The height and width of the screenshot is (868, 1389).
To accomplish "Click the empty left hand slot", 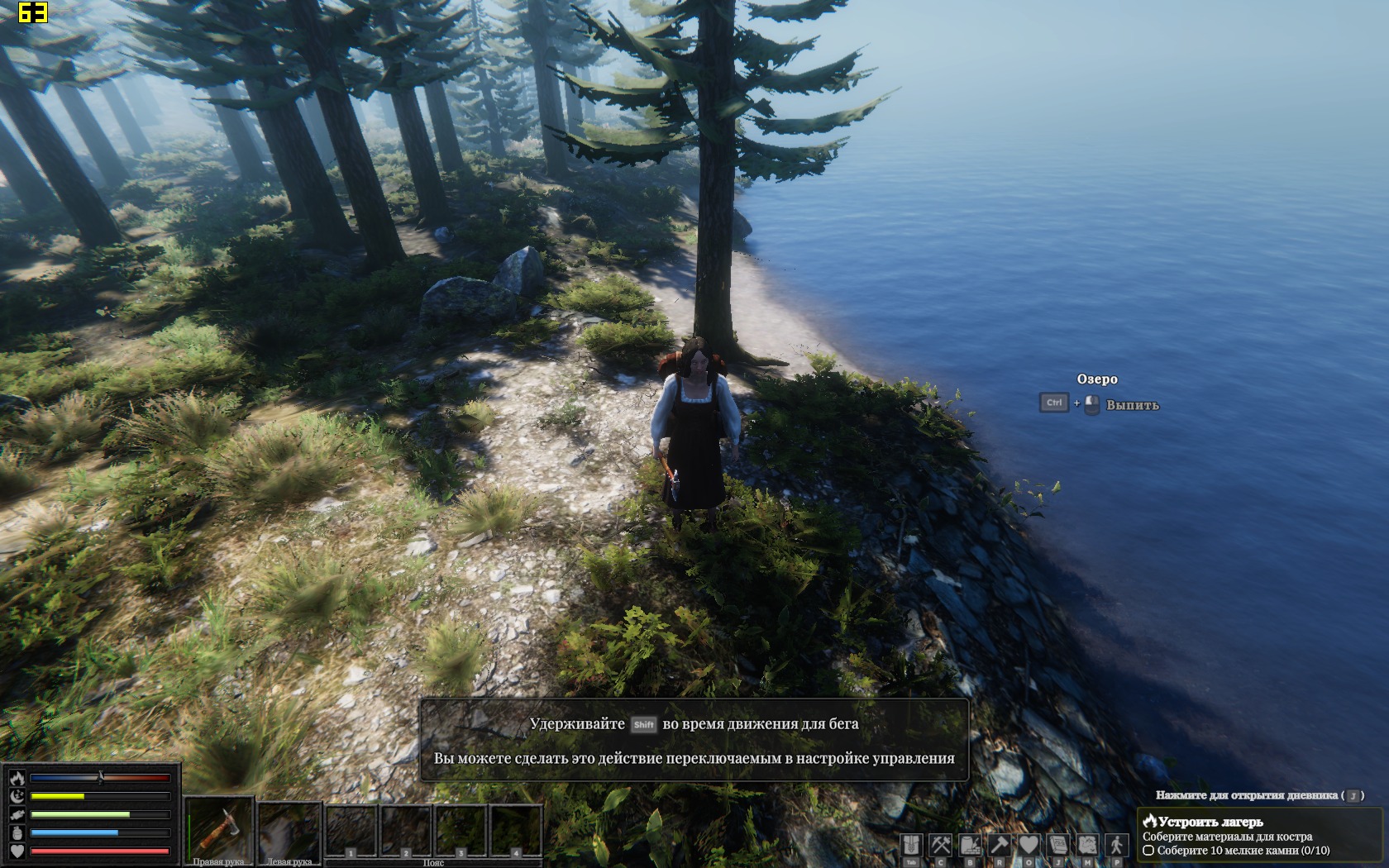I will click(x=289, y=829).
